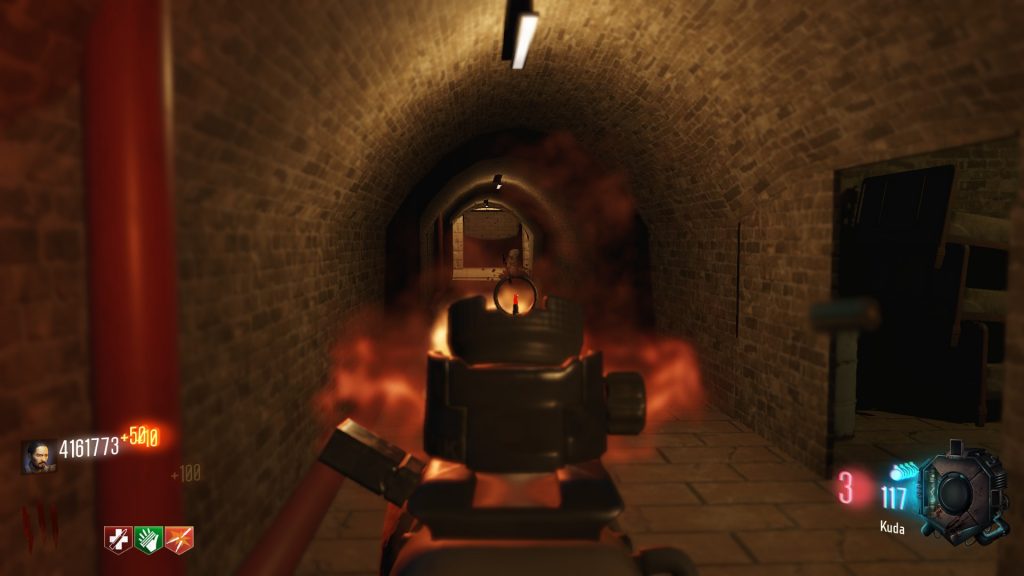Screen dimensions: 1024x576
Task: Choose the orange starburst perk icon
Action: [180, 539]
